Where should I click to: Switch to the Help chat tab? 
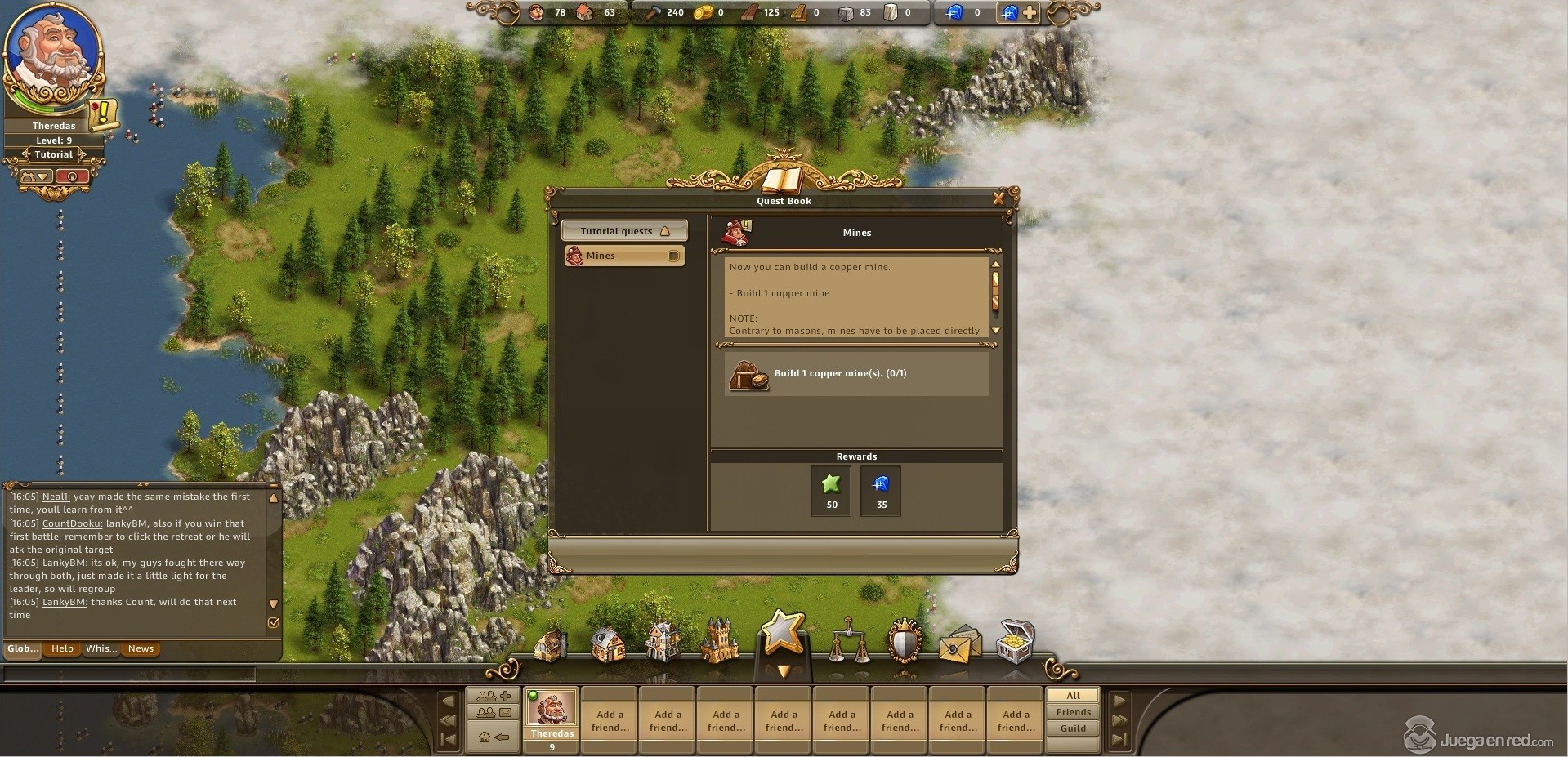tap(62, 649)
